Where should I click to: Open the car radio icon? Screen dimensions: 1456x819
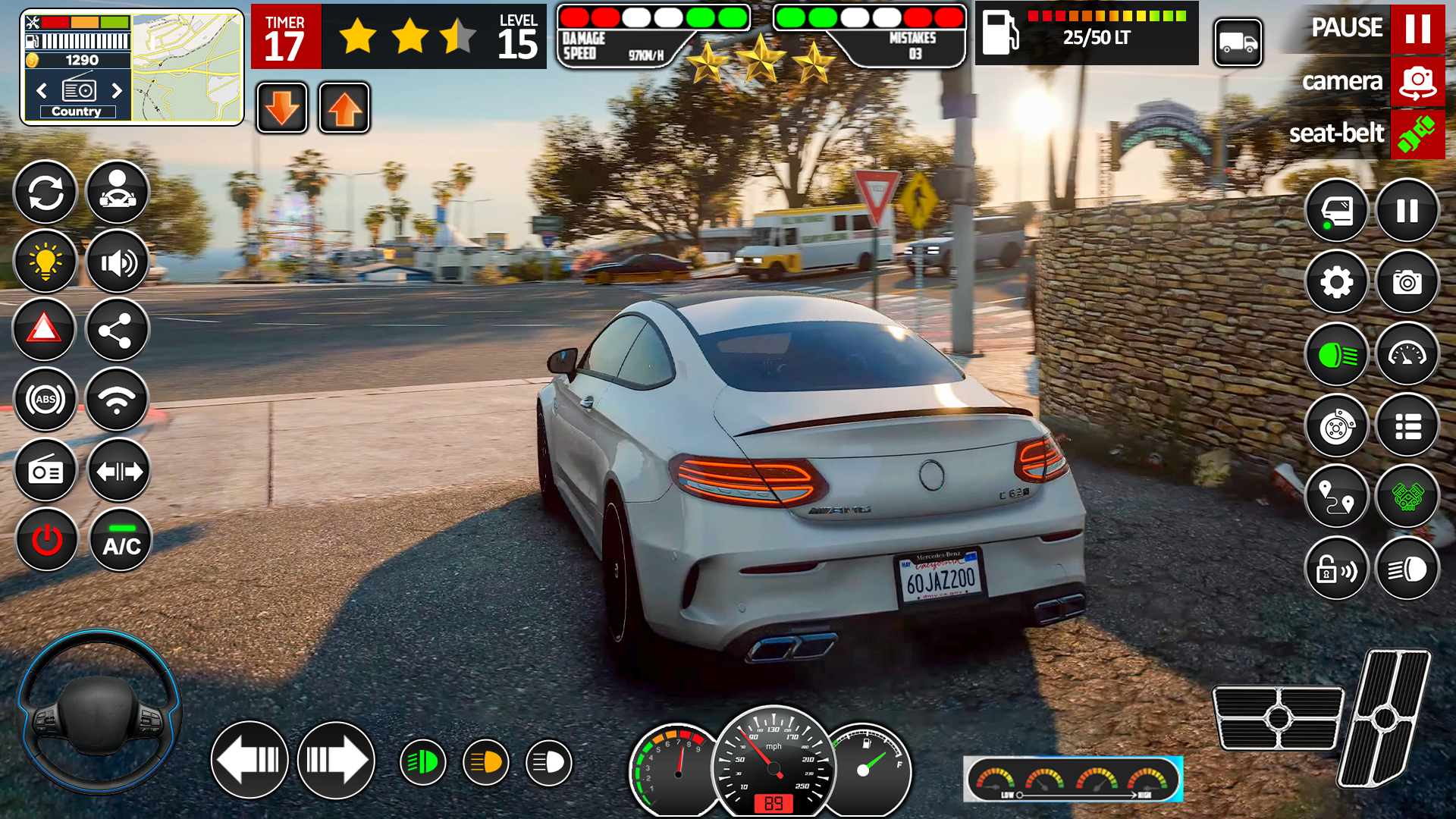(45, 471)
